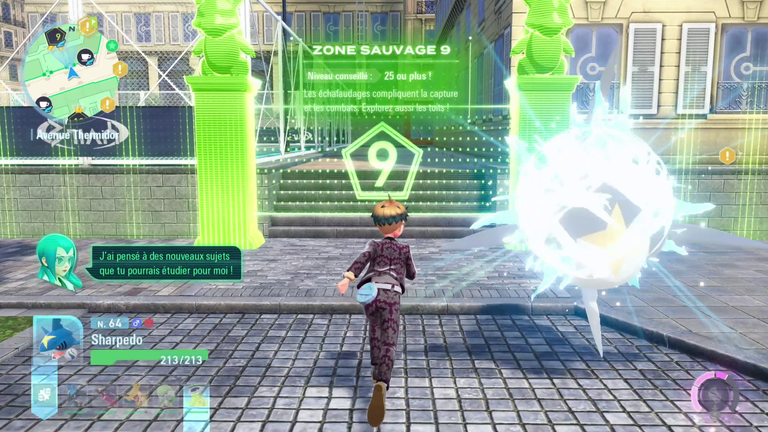Open the circular minimap
This screenshot has width=768, height=432.
(x=72, y=70)
